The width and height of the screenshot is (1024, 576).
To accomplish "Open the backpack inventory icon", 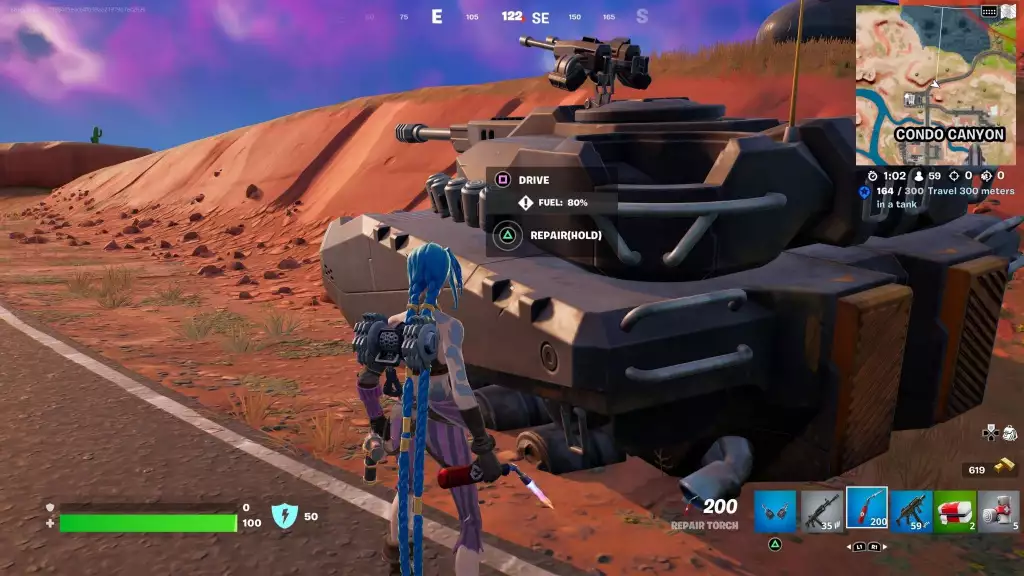I will pos(1009,433).
